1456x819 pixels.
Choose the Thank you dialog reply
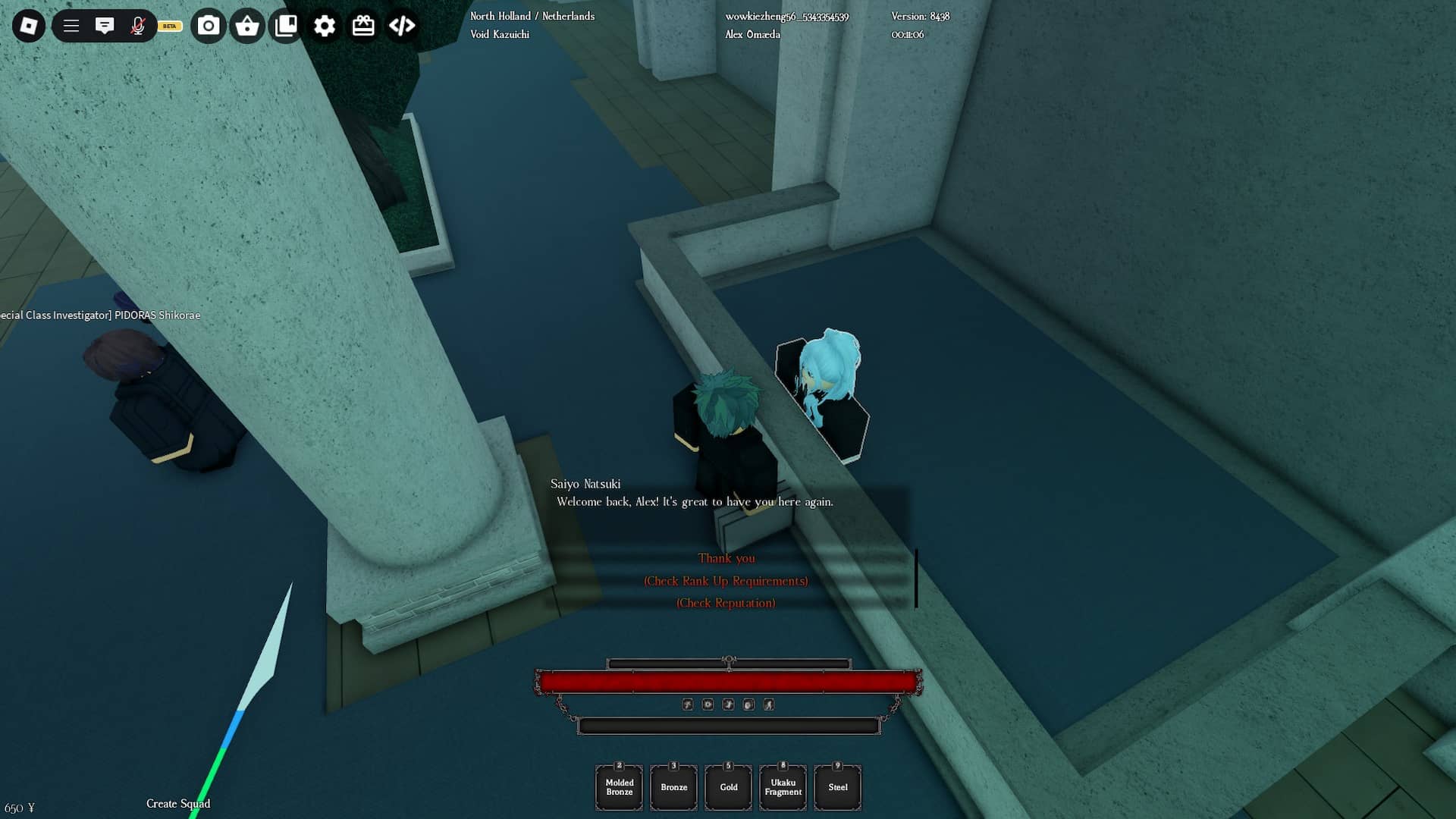point(726,557)
